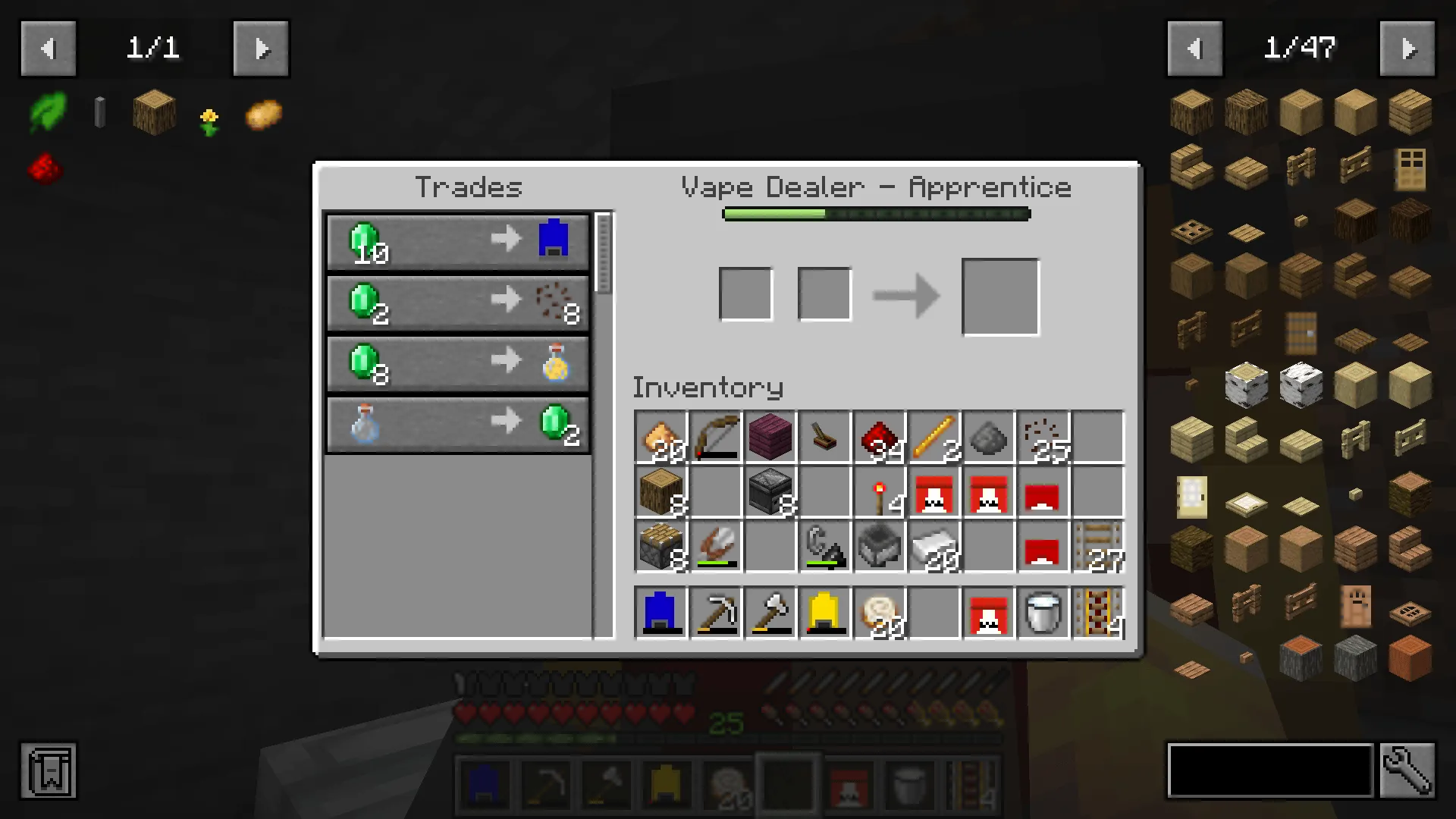Click the previous arrow beside the 1/1 counter
Screen dimensions: 1456x819
point(49,48)
